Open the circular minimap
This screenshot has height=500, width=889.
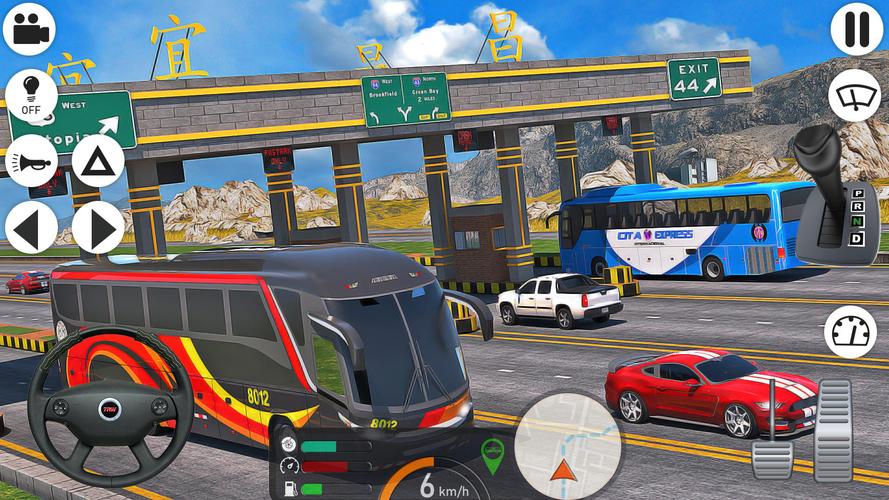coord(567,445)
